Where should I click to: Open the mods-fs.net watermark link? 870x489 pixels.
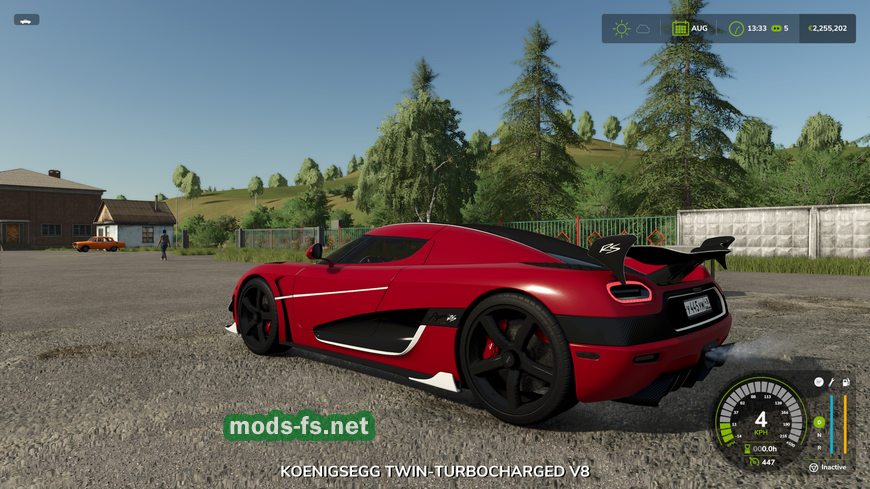(298, 427)
